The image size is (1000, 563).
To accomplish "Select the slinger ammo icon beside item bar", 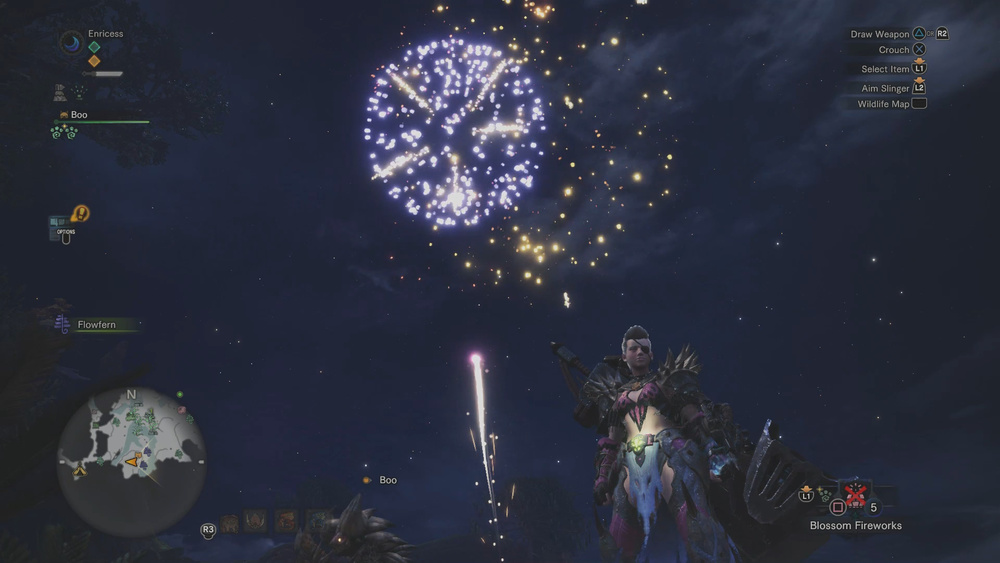I will coord(824,493).
